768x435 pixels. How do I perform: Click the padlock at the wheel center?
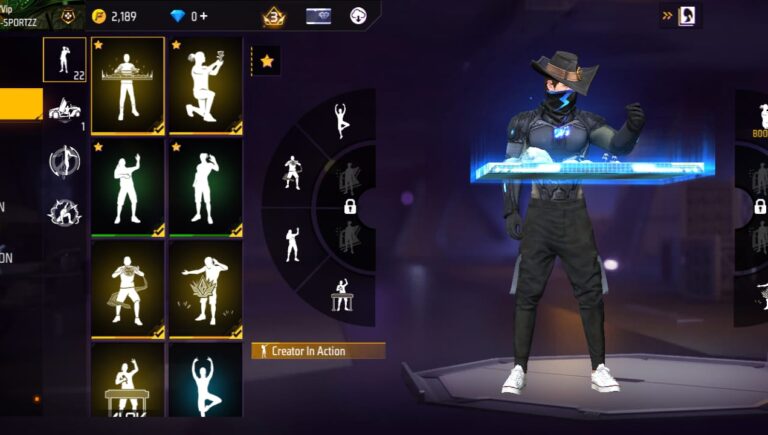(351, 207)
